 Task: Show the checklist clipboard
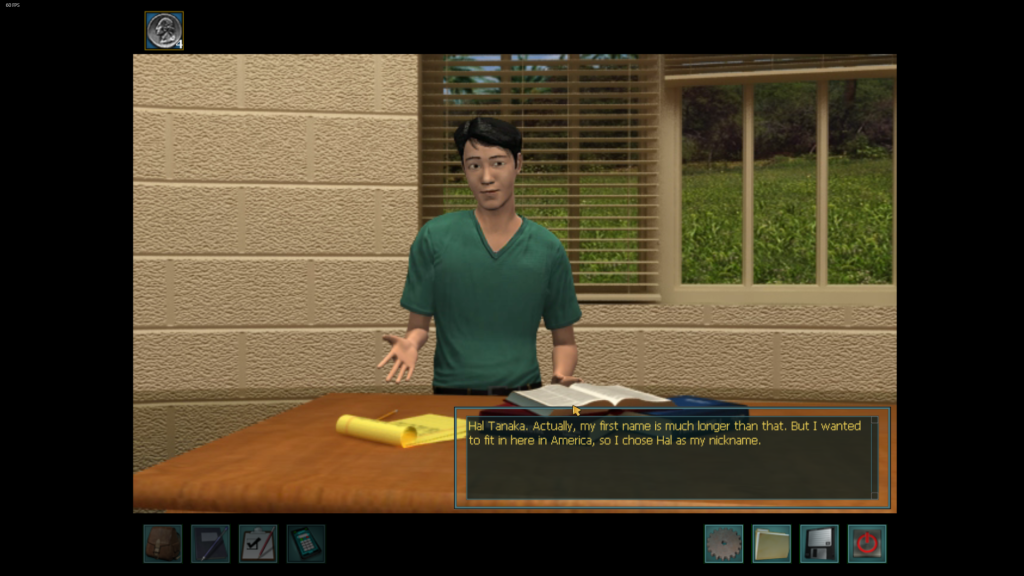tap(258, 543)
